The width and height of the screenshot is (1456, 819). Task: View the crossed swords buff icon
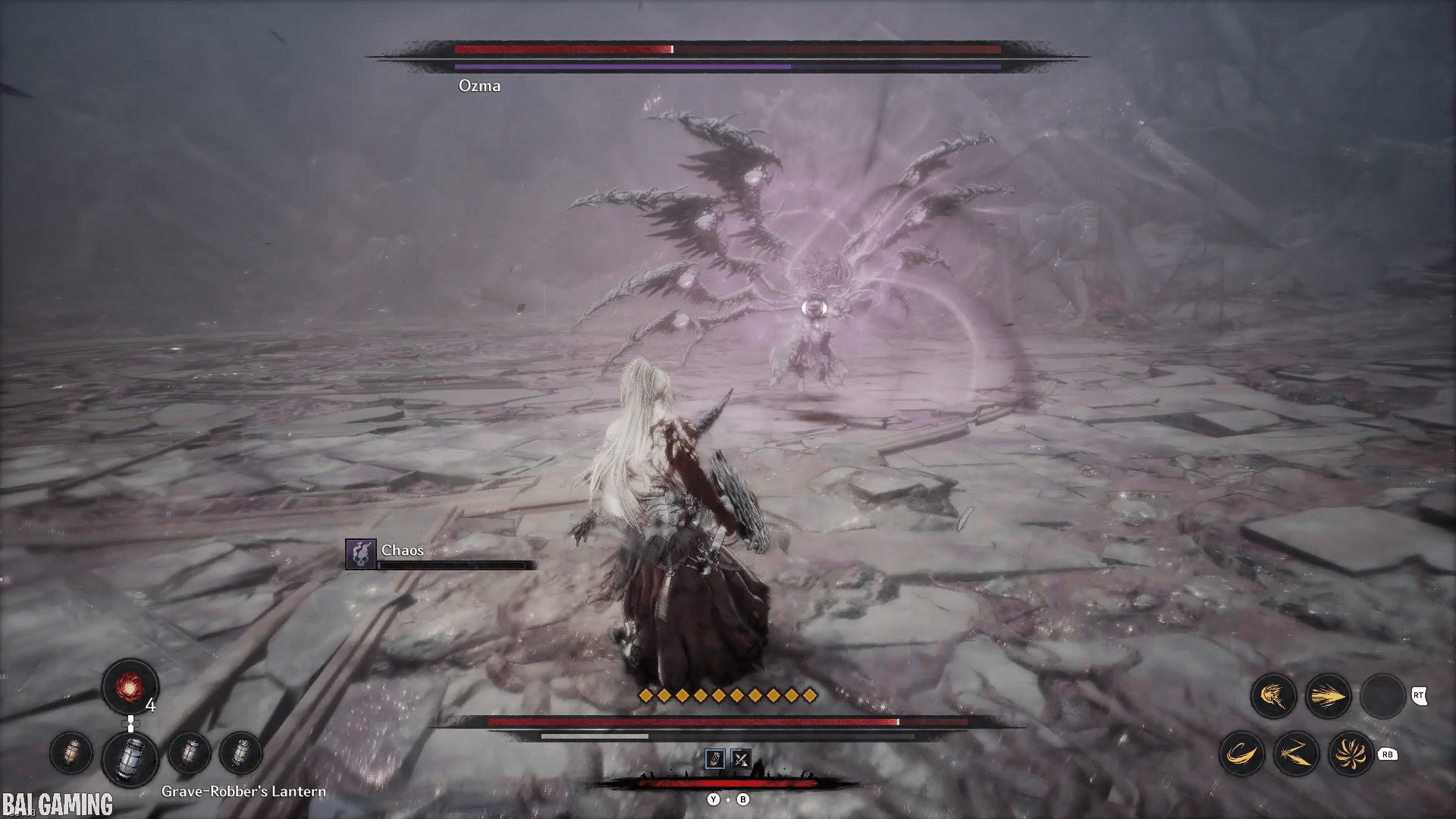pos(741,758)
